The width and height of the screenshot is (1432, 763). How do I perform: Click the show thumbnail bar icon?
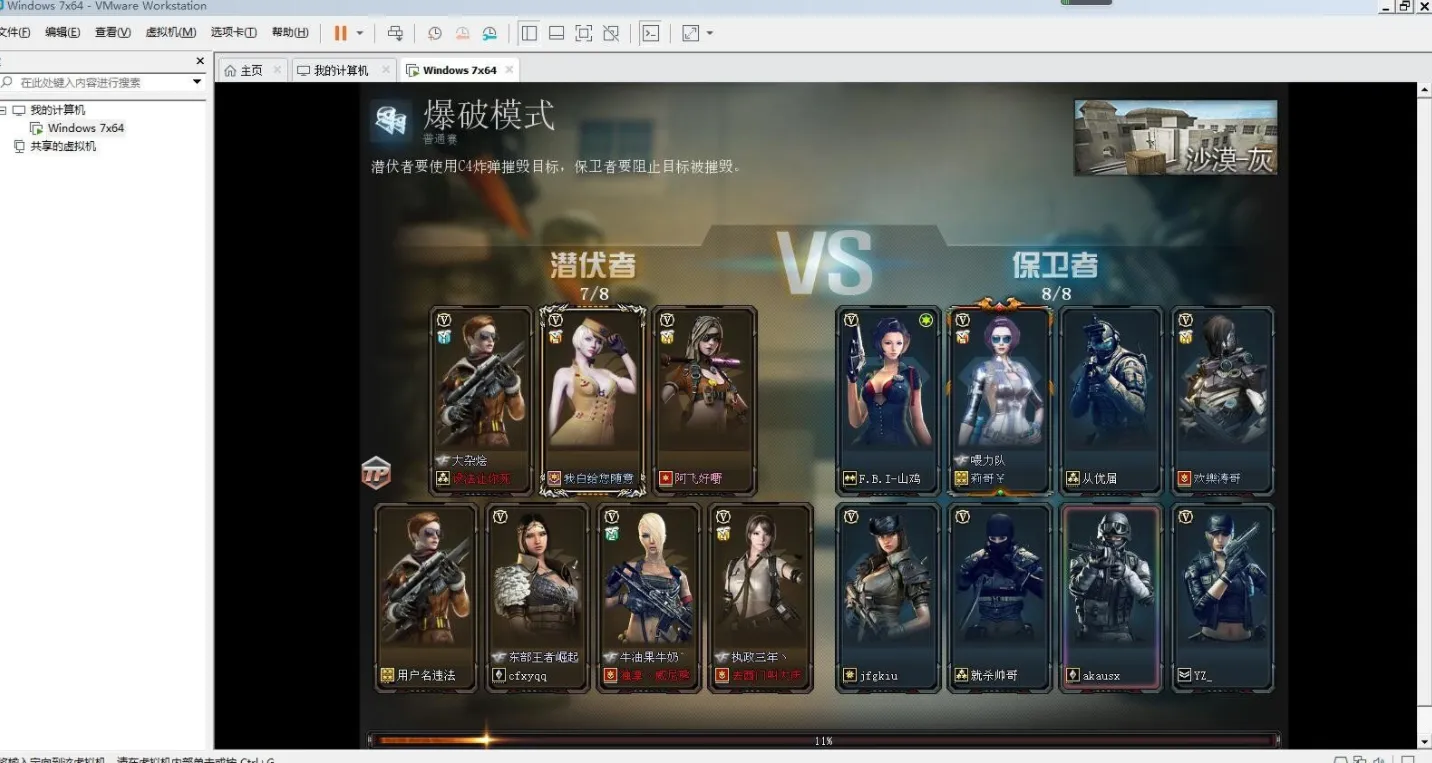555,33
